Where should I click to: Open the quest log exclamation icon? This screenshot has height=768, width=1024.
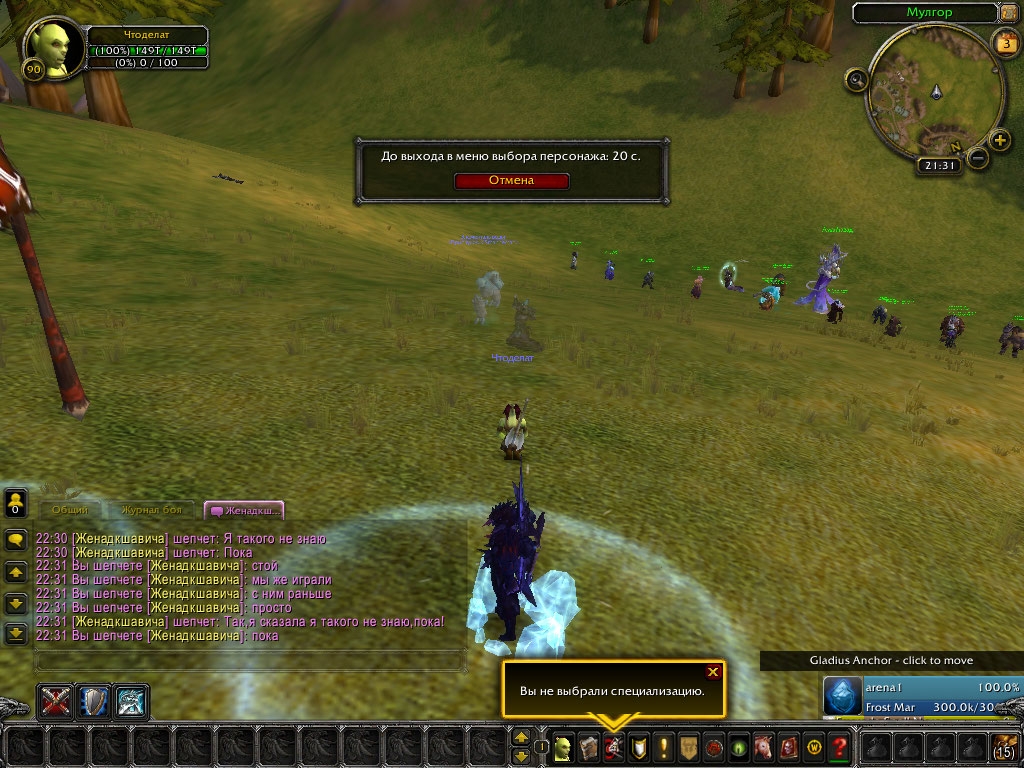(x=664, y=746)
